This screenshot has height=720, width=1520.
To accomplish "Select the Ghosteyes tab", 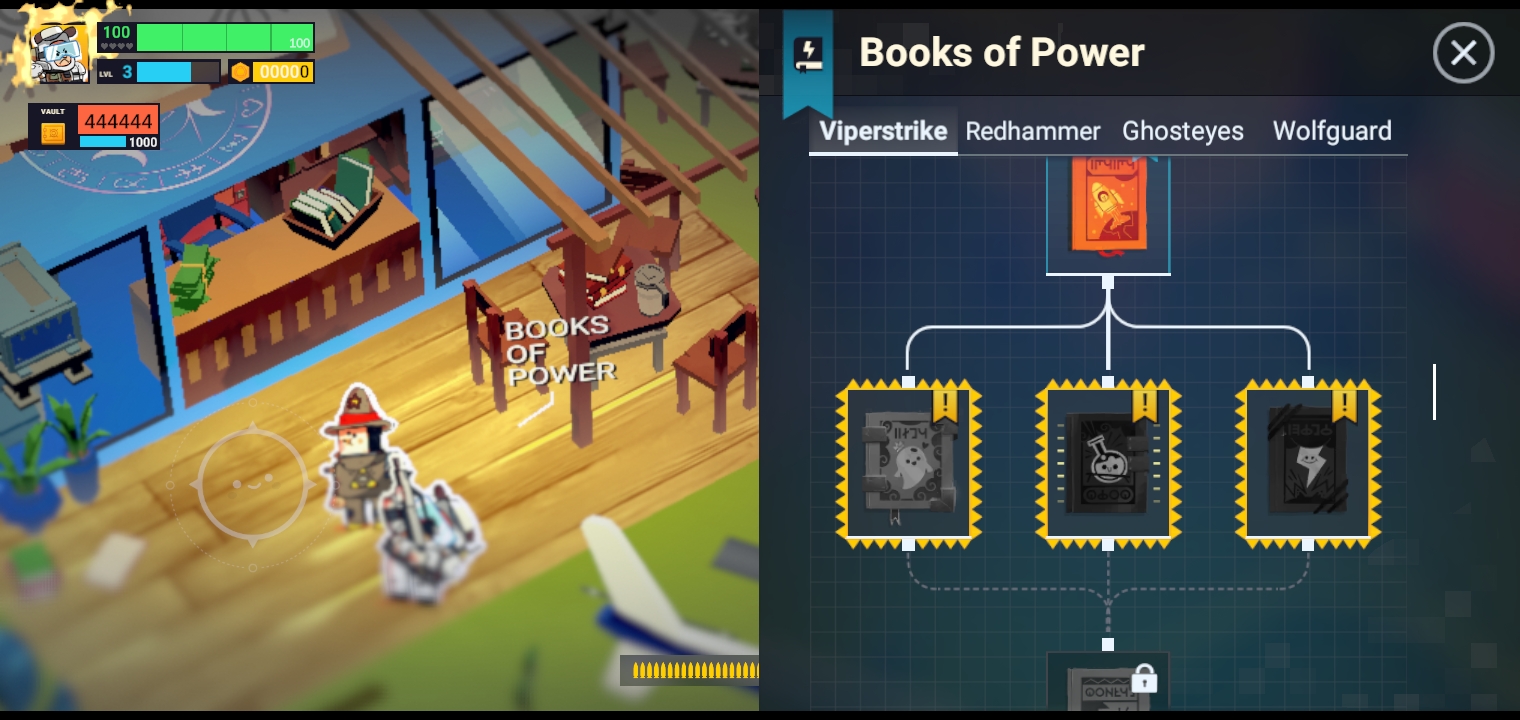I will point(1182,131).
